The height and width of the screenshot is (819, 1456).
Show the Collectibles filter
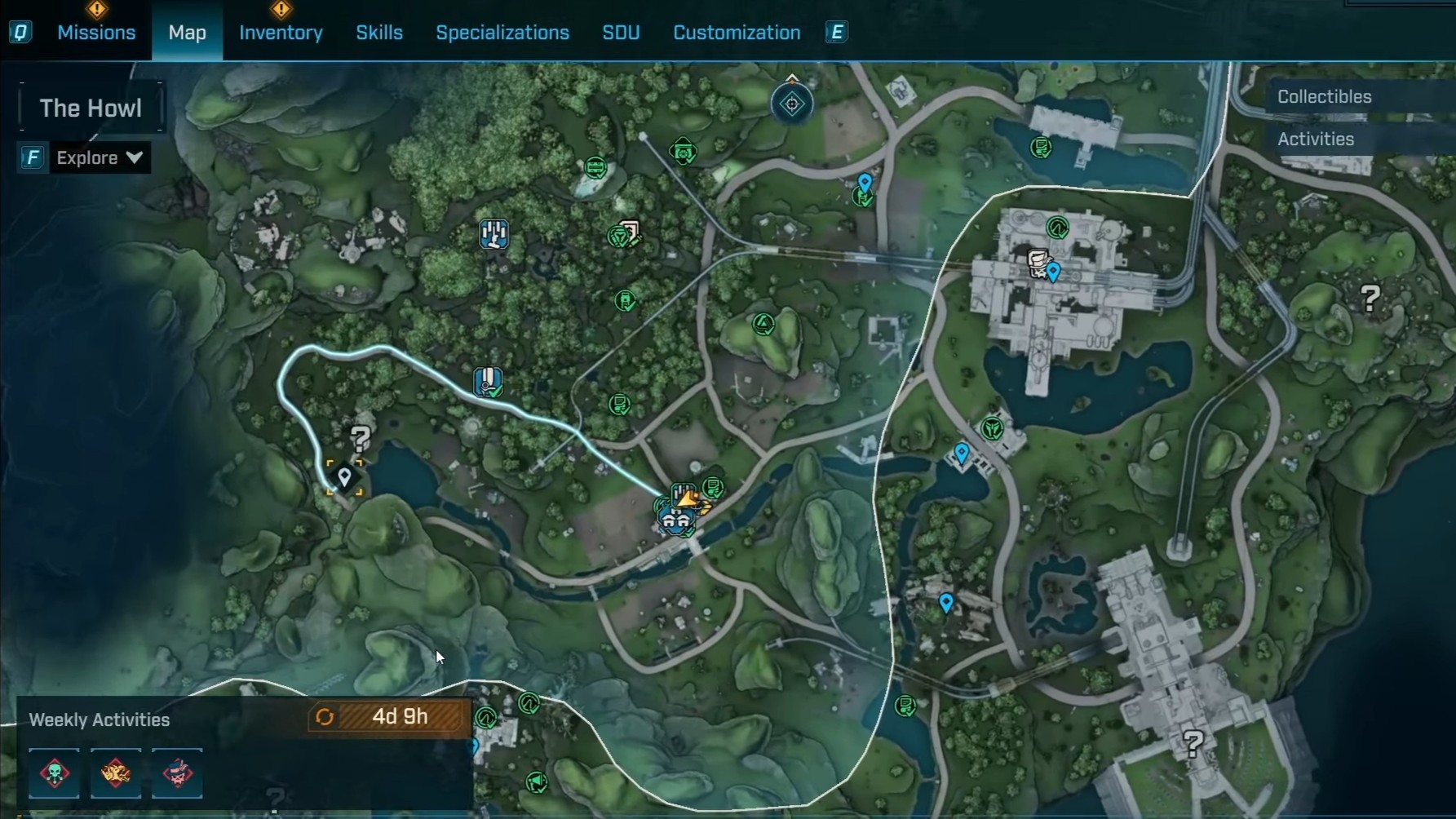tap(1324, 96)
